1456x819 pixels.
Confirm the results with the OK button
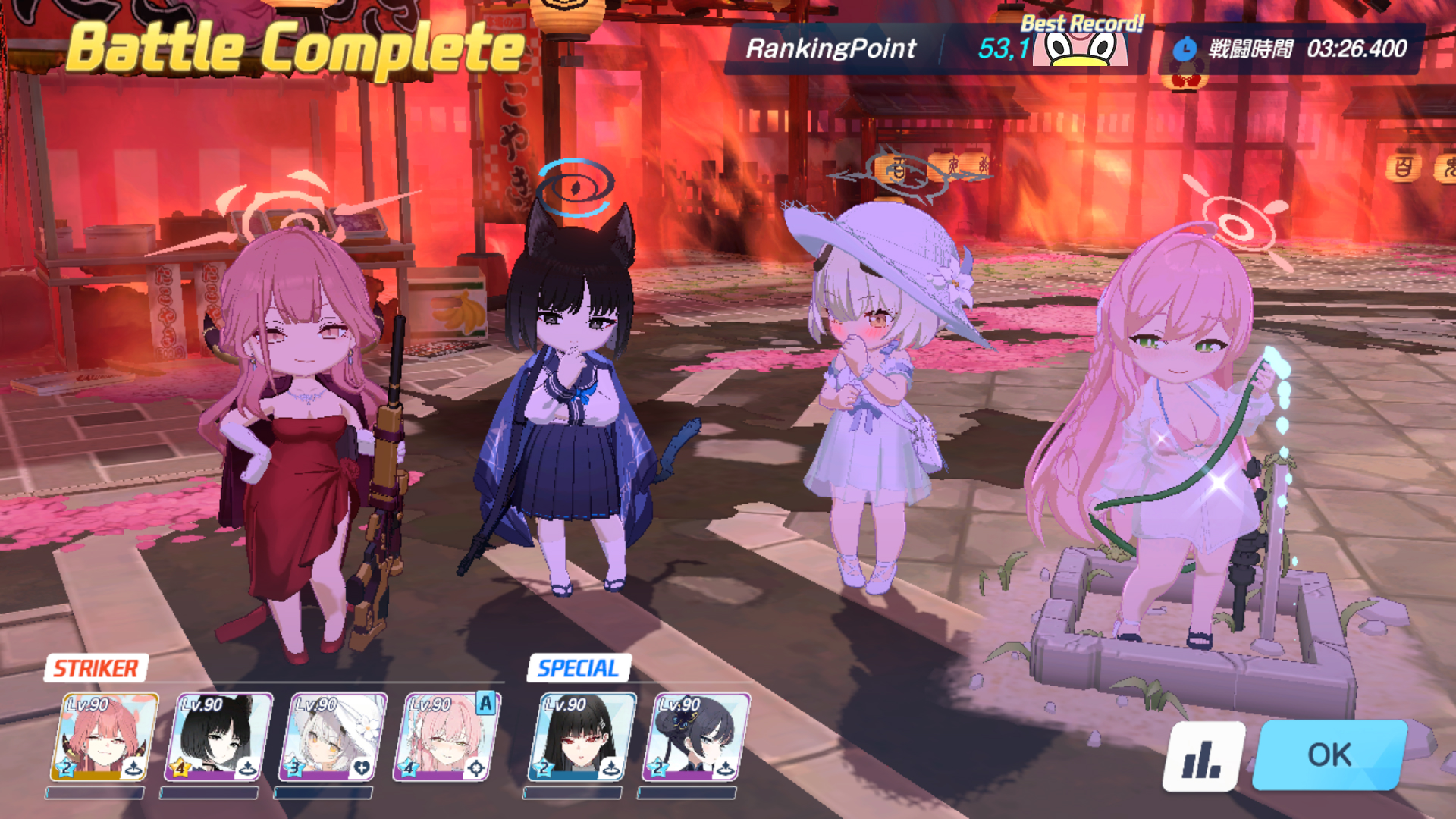click(1329, 755)
